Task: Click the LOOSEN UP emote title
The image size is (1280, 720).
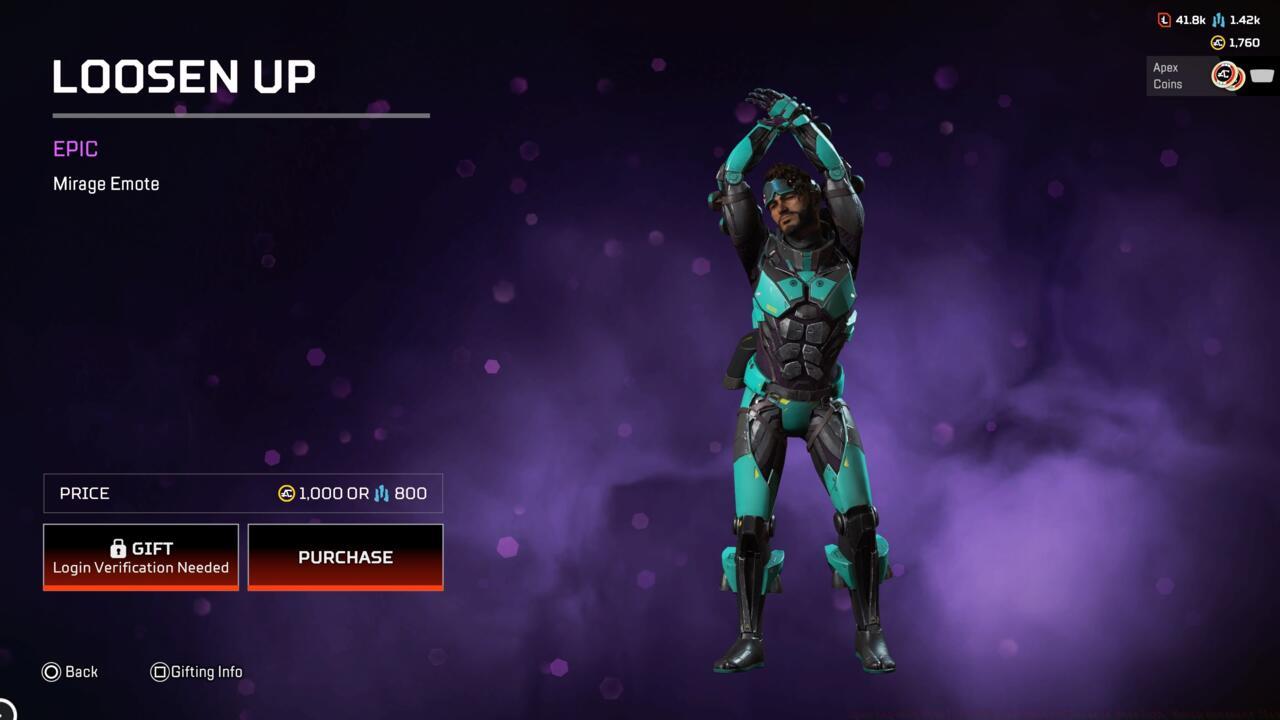Action: point(183,76)
